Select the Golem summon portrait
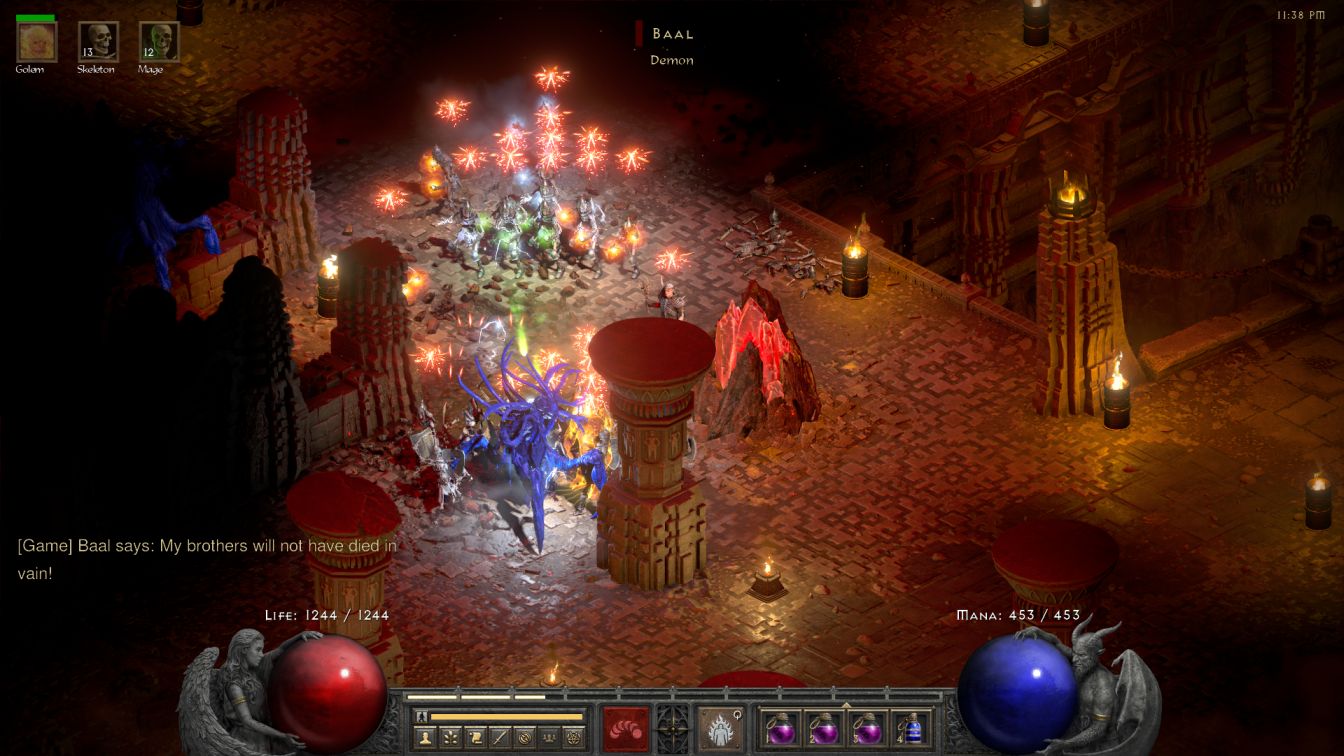1344x756 pixels. tap(37, 42)
